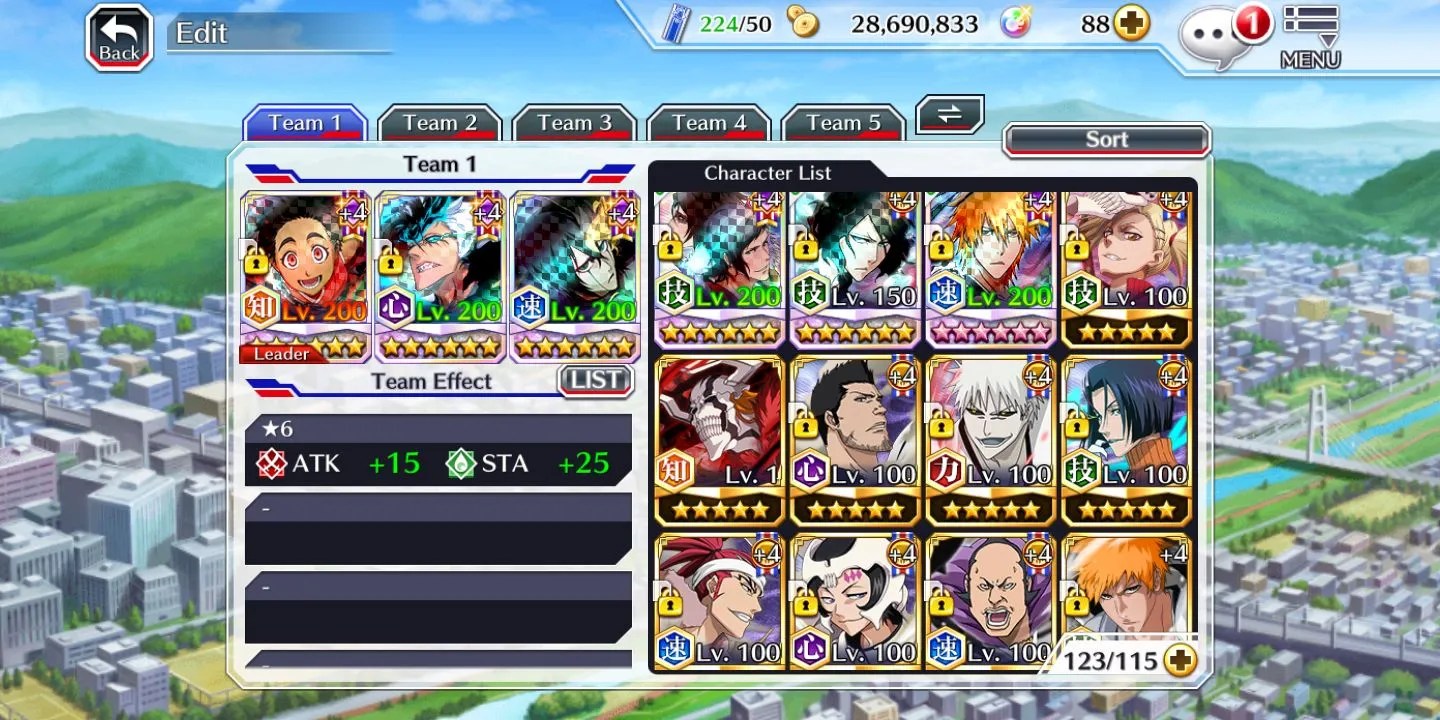Choose the Lv. 1 hollow-masked character card

719,440
